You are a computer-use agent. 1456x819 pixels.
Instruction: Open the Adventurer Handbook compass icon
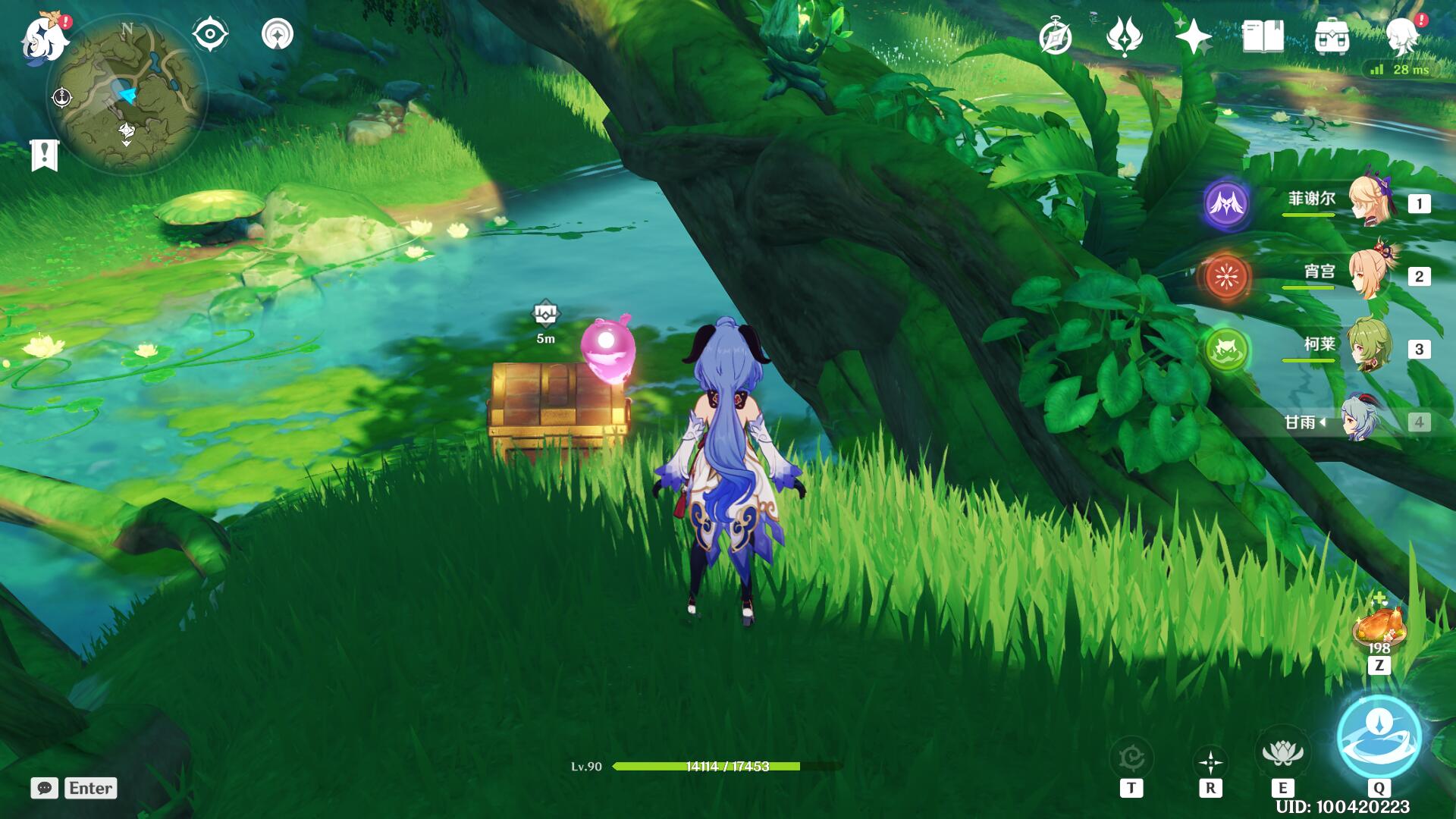pyautogui.click(x=1058, y=34)
